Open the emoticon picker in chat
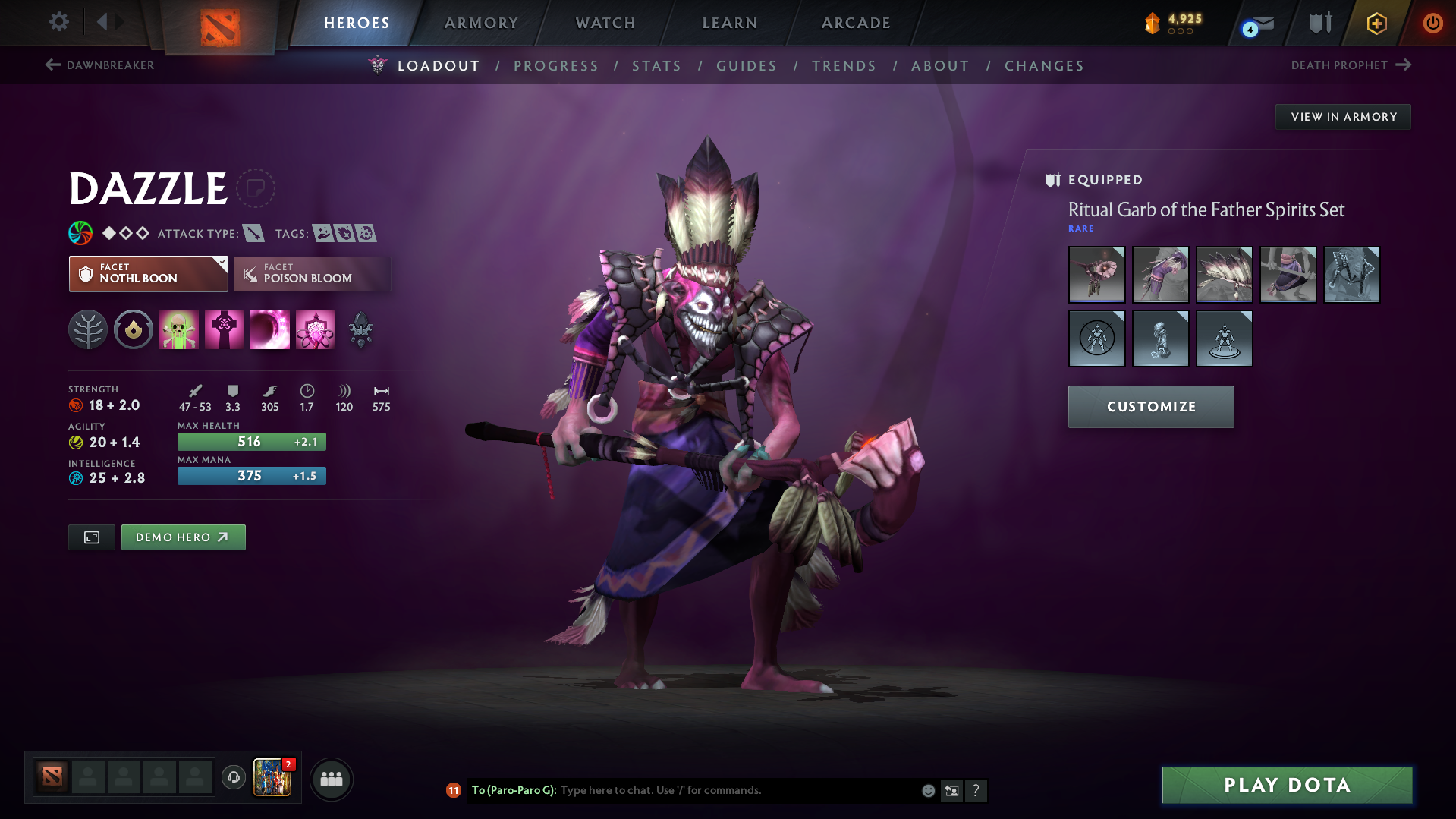This screenshot has height=819, width=1456. pyautogui.click(x=927, y=790)
